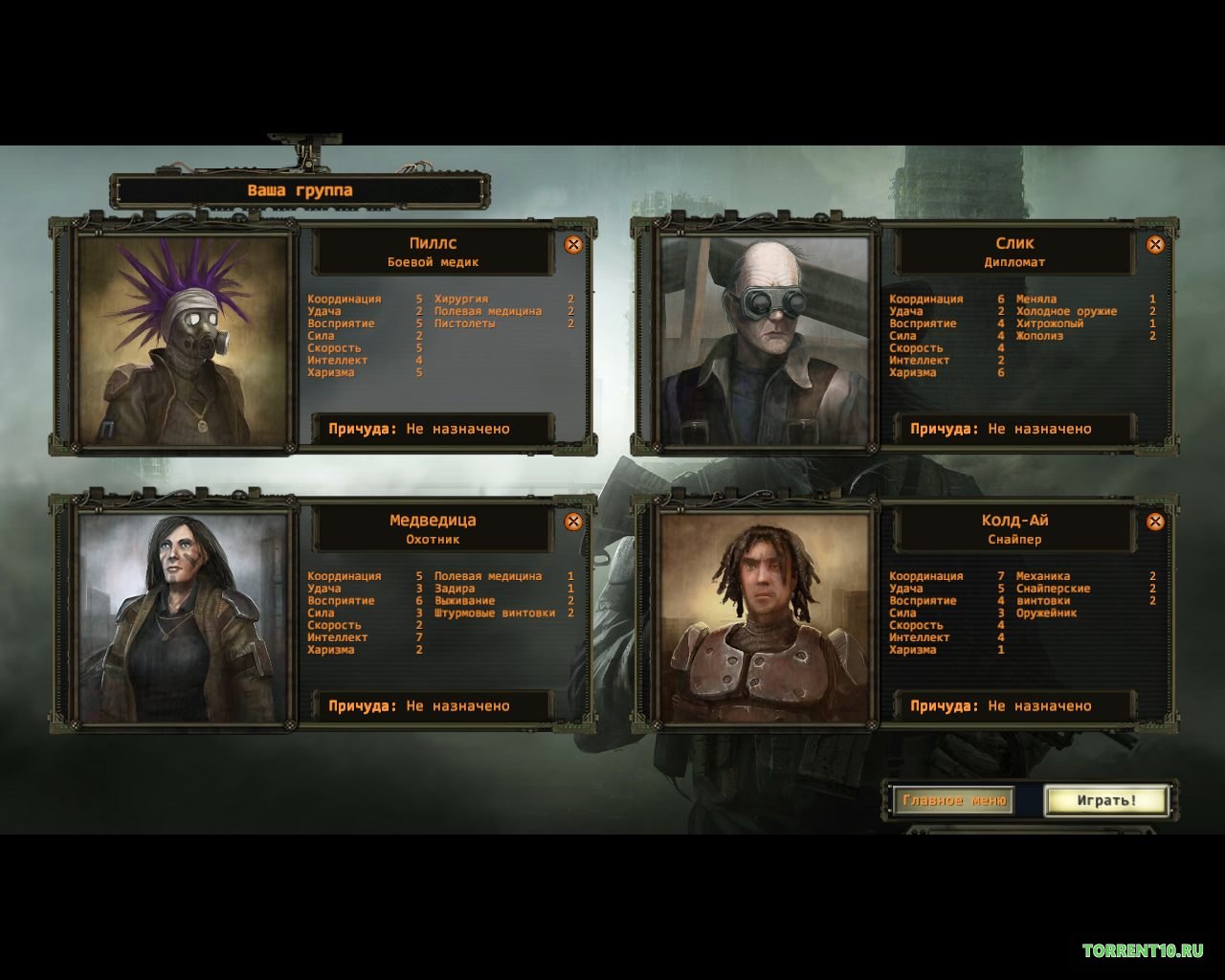Choose Колд-Ай's dreadlocked portrait
The image size is (1225, 980).
(x=765, y=617)
